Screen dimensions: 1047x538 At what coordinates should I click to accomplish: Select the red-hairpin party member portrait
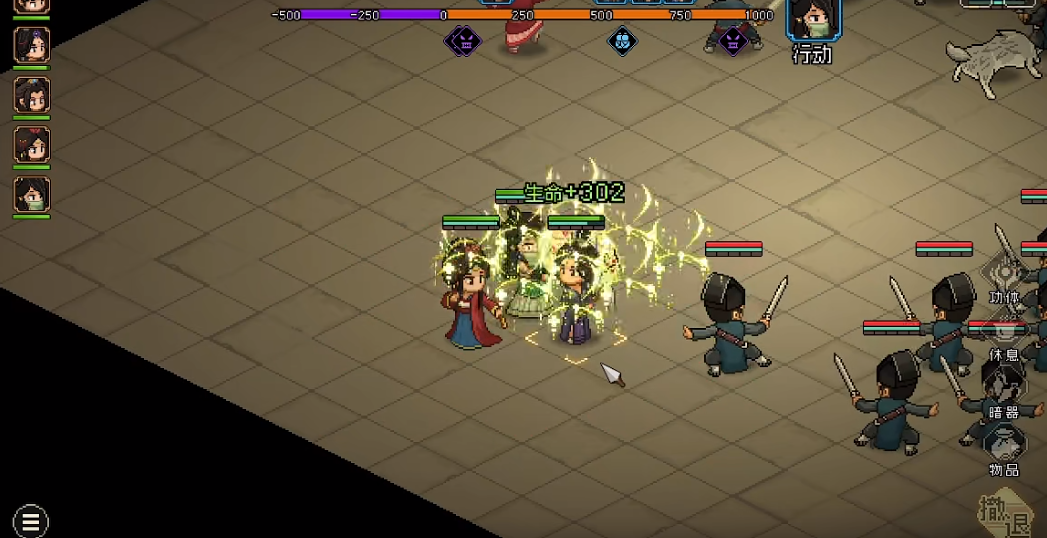click(x=31, y=144)
